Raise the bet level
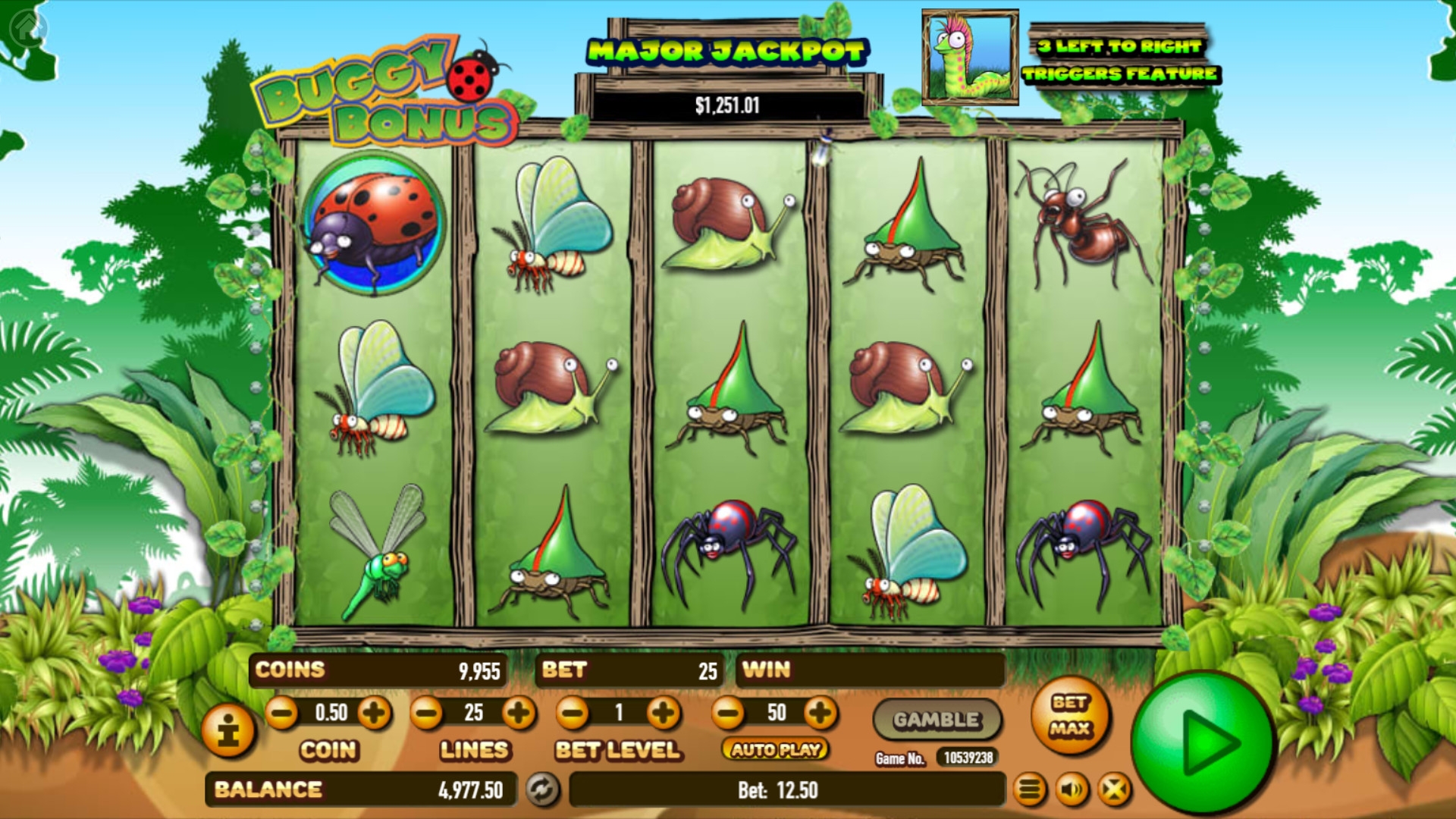 (664, 713)
